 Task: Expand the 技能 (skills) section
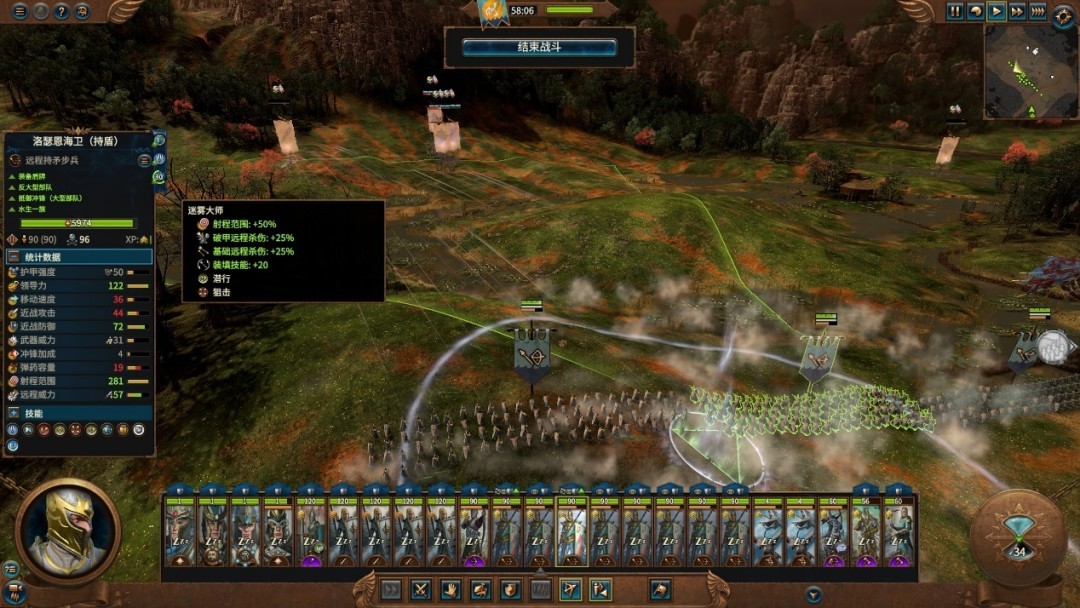click(78, 413)
